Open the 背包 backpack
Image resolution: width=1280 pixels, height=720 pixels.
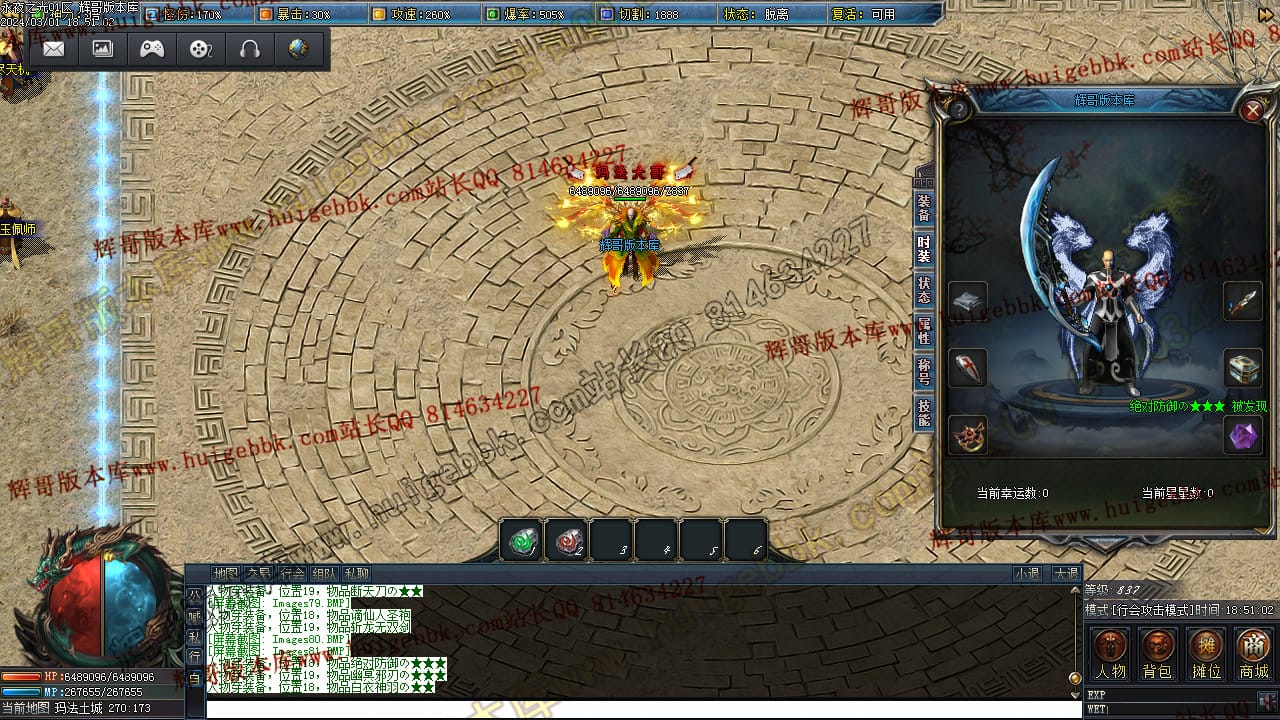(1158, 654)
